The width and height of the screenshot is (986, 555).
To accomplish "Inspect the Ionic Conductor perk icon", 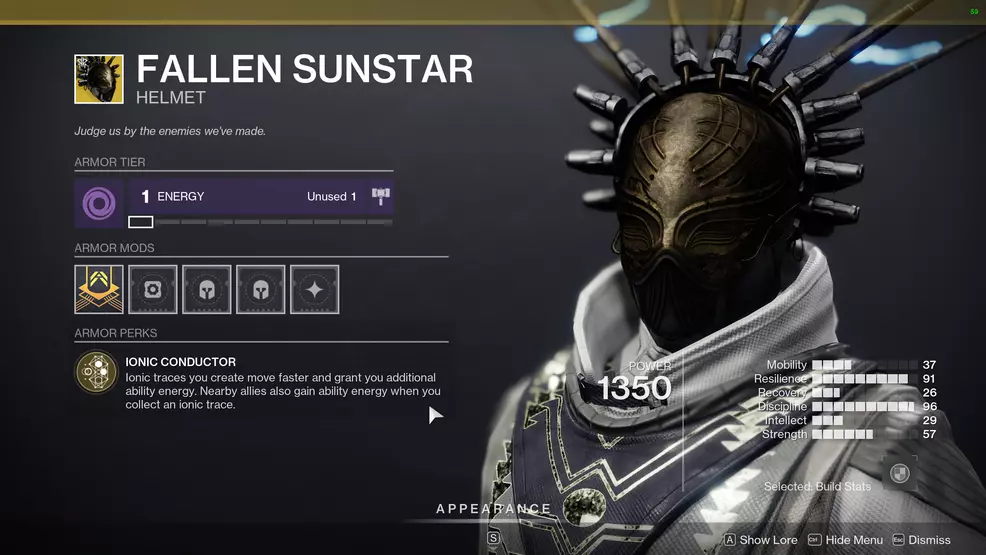I will tap(97, 372).
